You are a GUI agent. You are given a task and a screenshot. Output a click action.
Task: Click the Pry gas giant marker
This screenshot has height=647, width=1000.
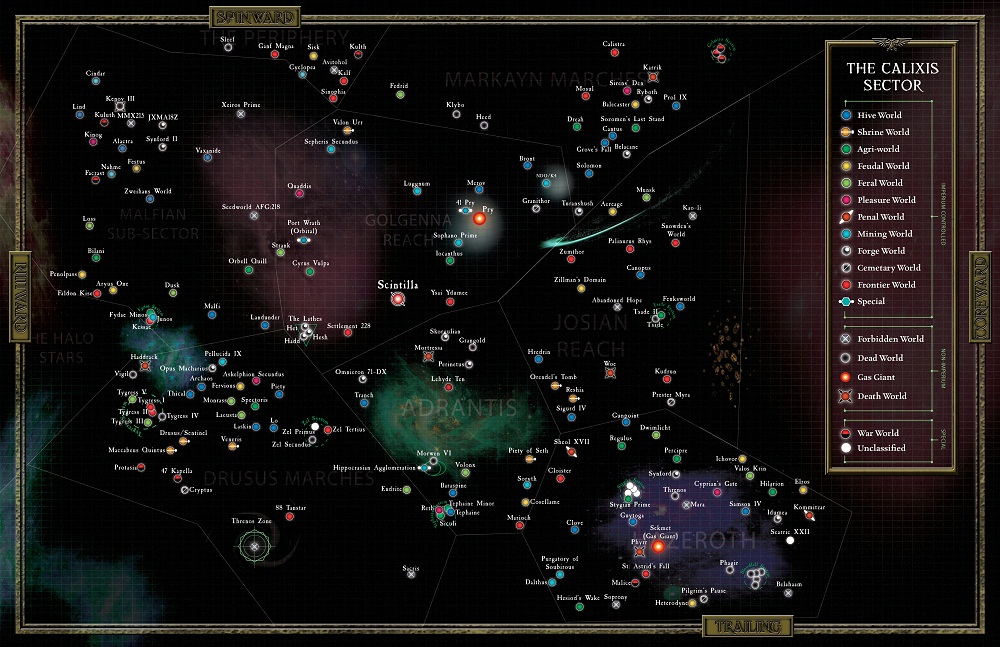tap(480, 218)
